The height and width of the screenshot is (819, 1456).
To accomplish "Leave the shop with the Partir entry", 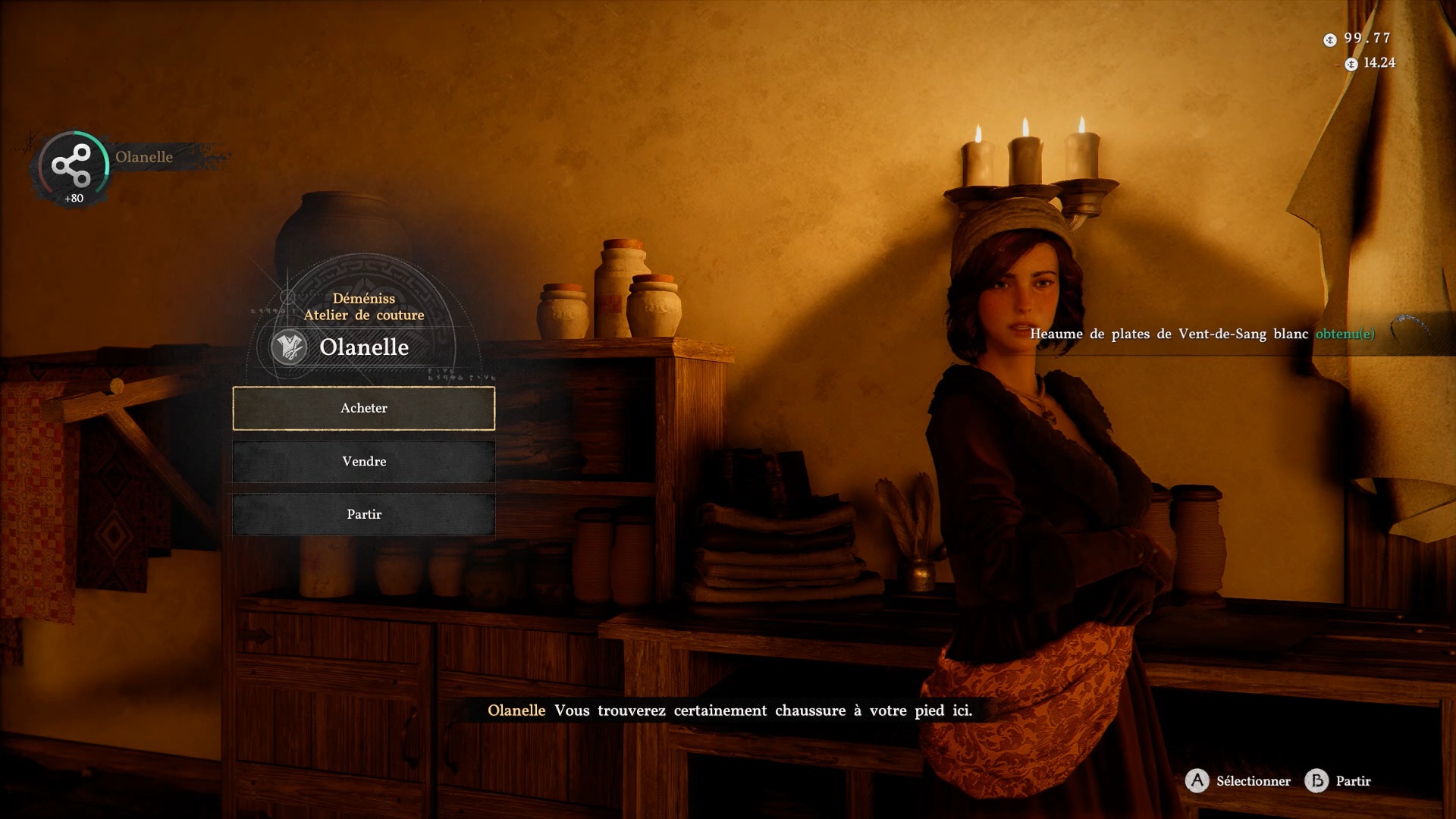I will point(364,514).
